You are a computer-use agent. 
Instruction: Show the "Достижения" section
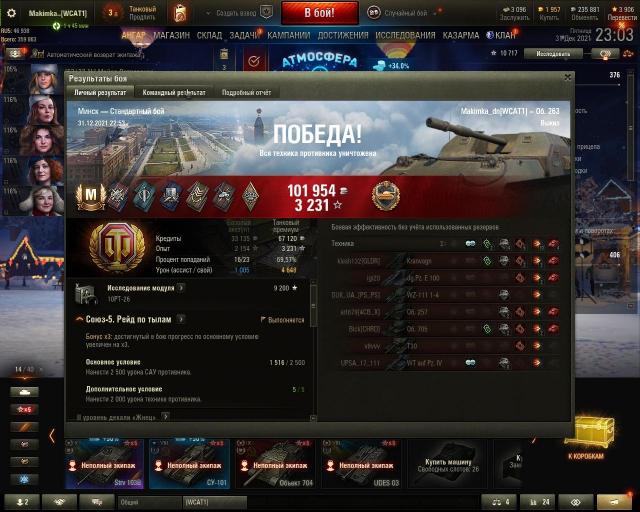(343, 34)
